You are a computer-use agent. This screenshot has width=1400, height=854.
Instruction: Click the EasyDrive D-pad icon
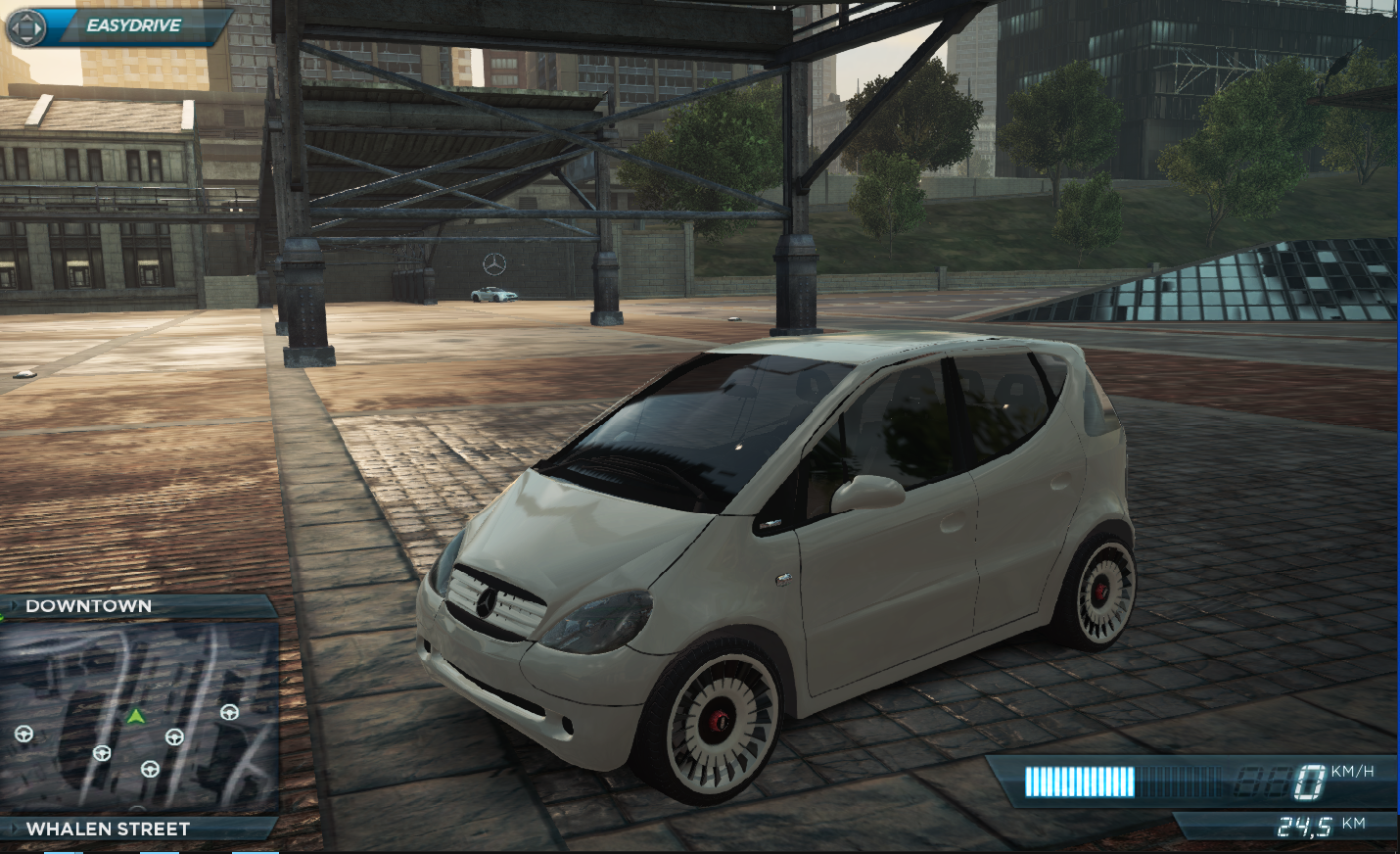click(x=26, y=28)
